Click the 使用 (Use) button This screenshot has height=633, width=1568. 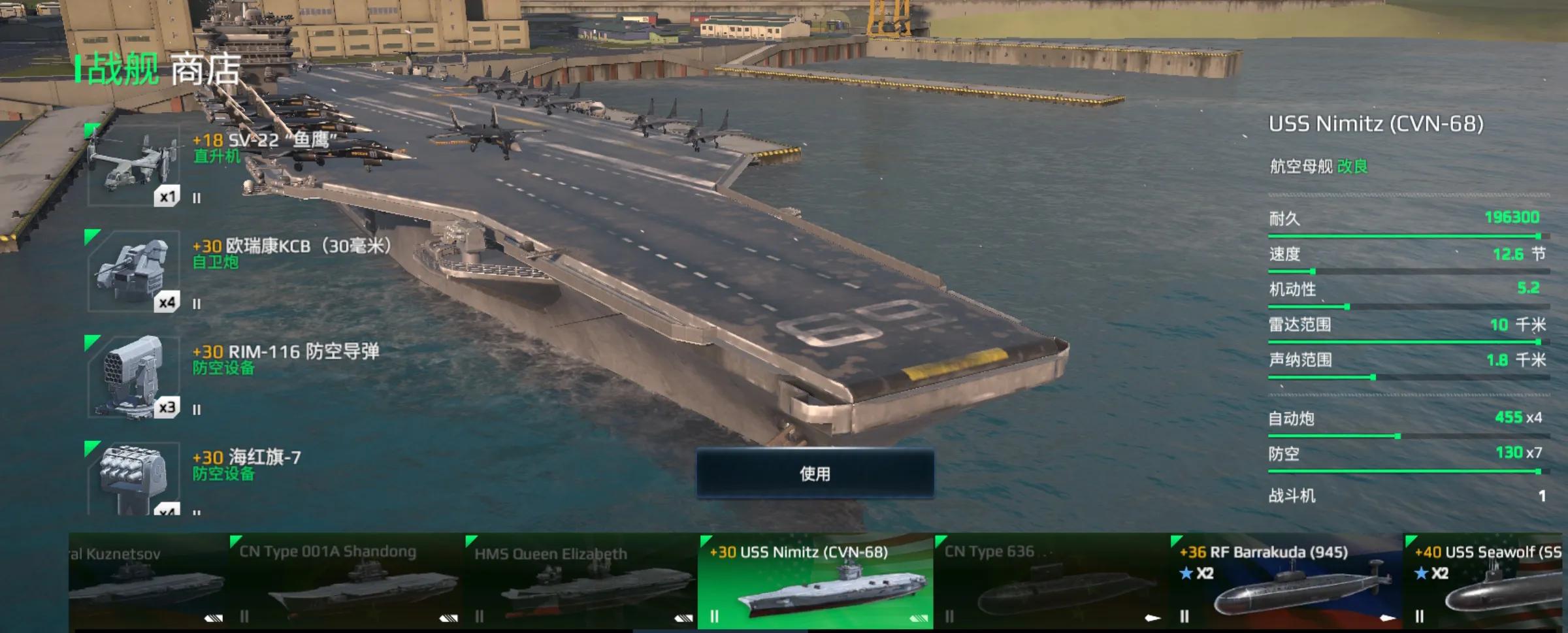tap(815, 474)
